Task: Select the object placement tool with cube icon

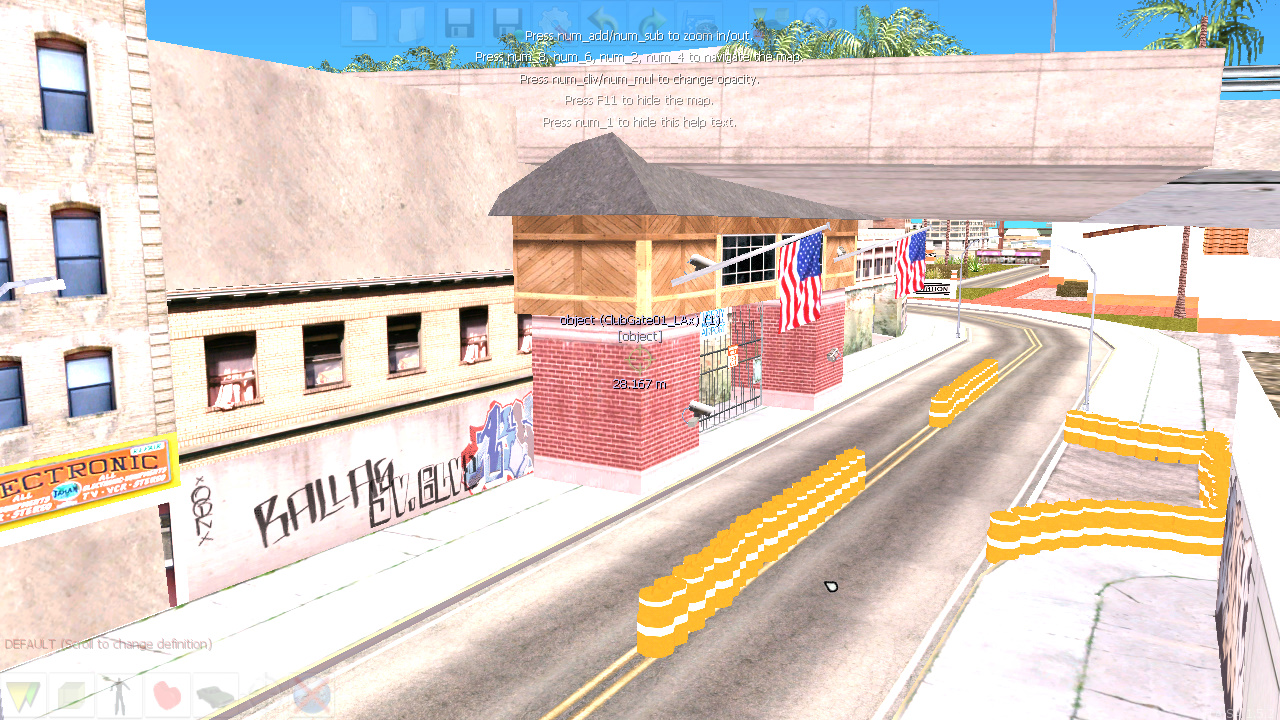Action: (72, 694)
